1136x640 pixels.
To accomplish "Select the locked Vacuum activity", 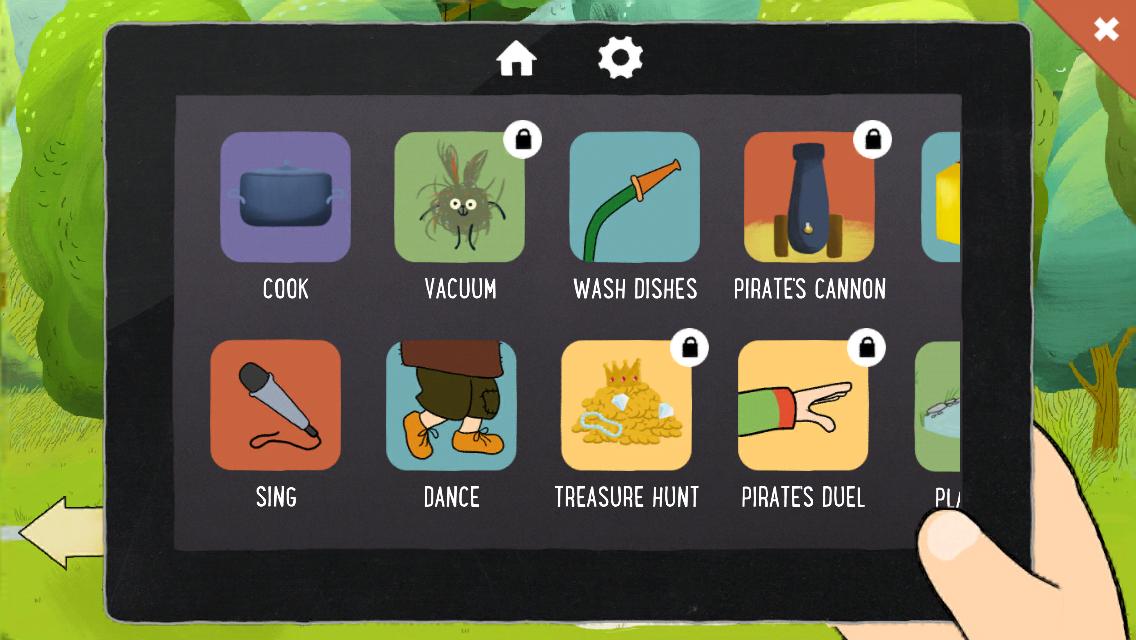I will pos(459,197).
